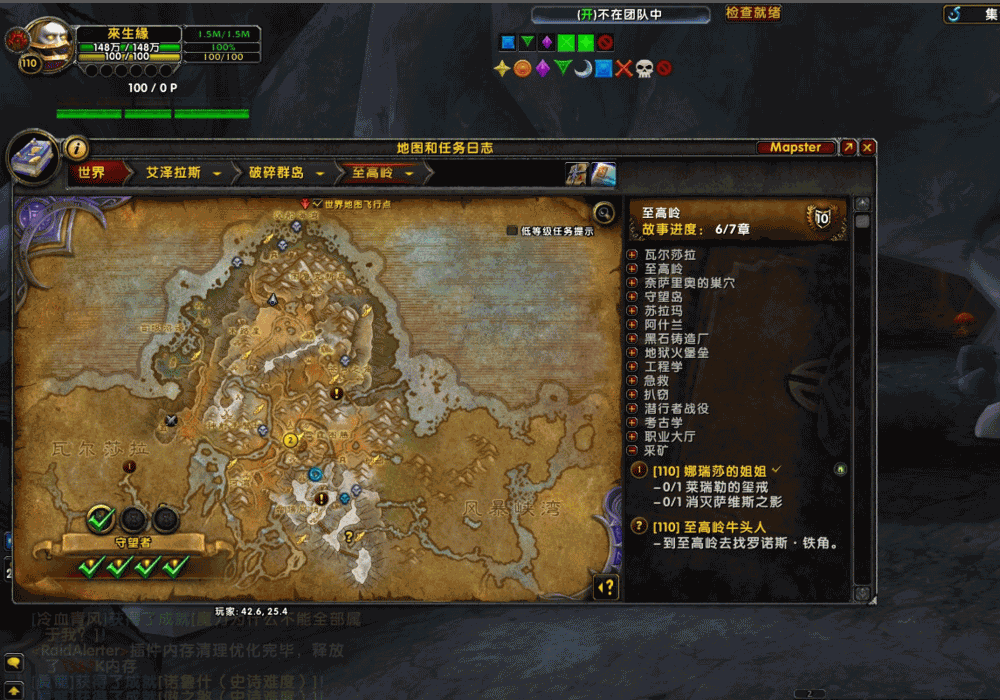Toggle the 低等级任务提示 checkbox
The height and width of the screenshot is (700, 1000).
[513, 231]
